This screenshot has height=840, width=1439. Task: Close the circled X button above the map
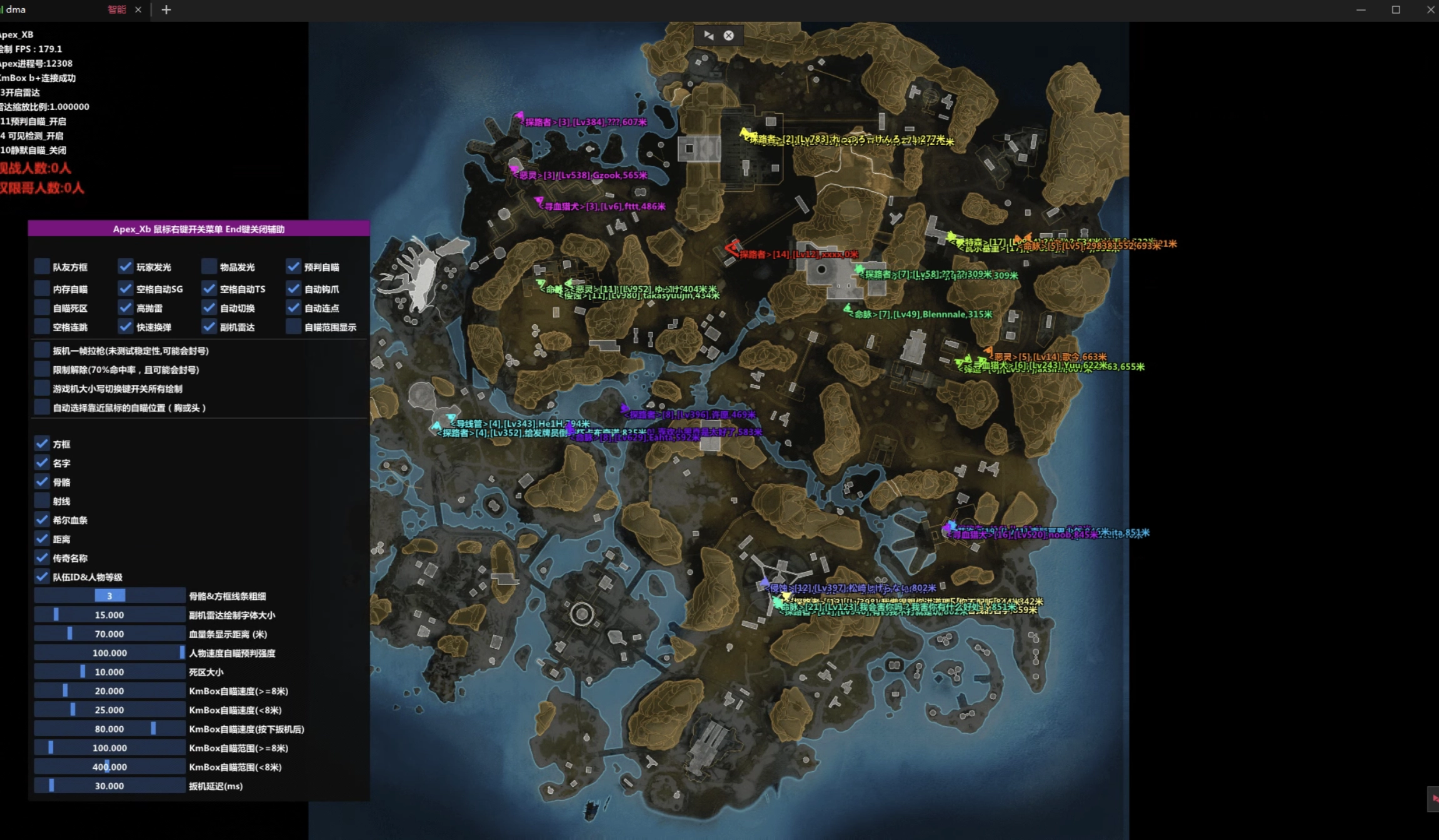729,36
